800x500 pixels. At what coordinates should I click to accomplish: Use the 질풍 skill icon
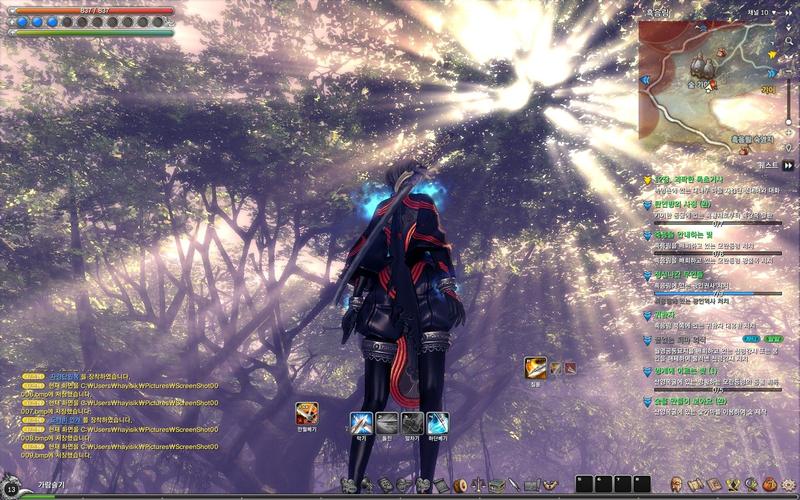pos(537,368)
